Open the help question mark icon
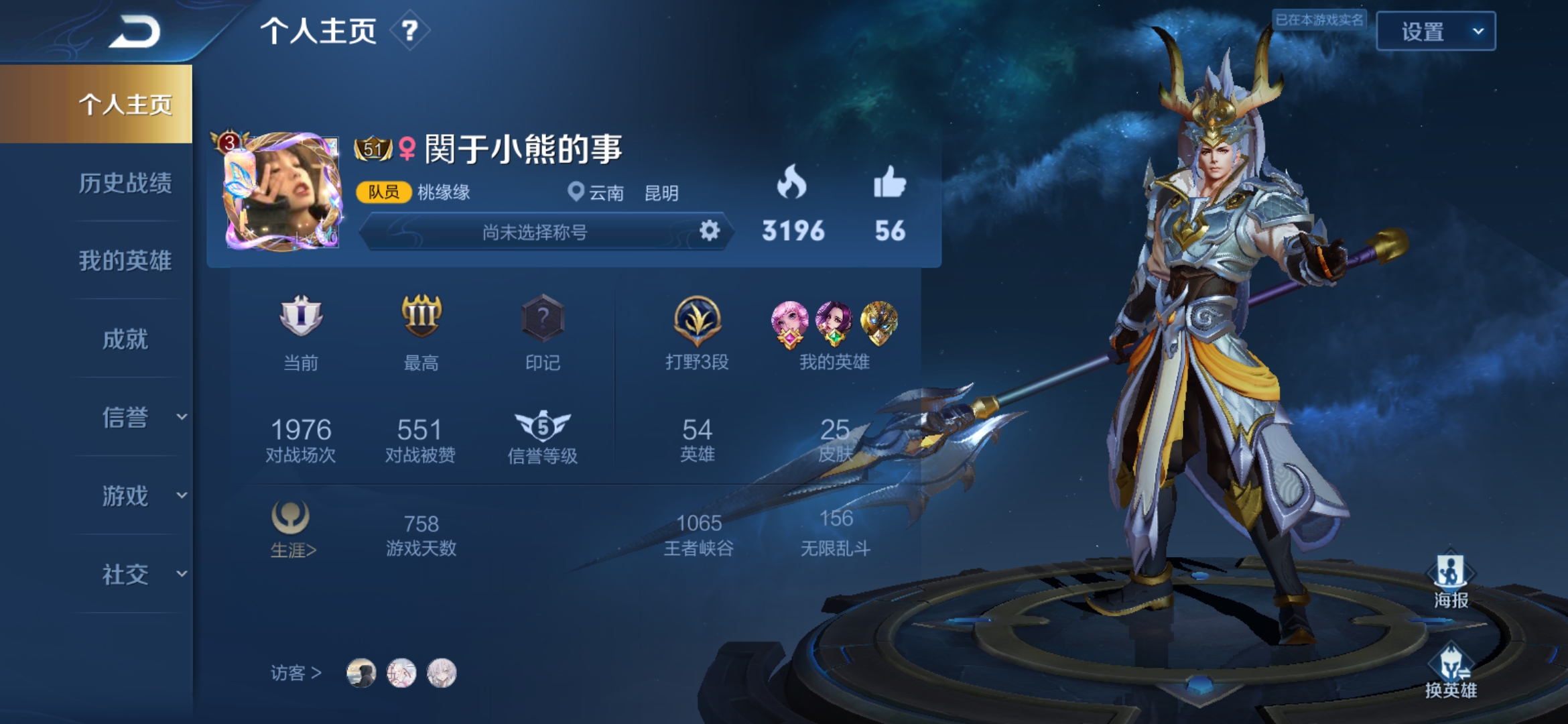The height and width of the screenshot is (724, 1568). (409, 30)
